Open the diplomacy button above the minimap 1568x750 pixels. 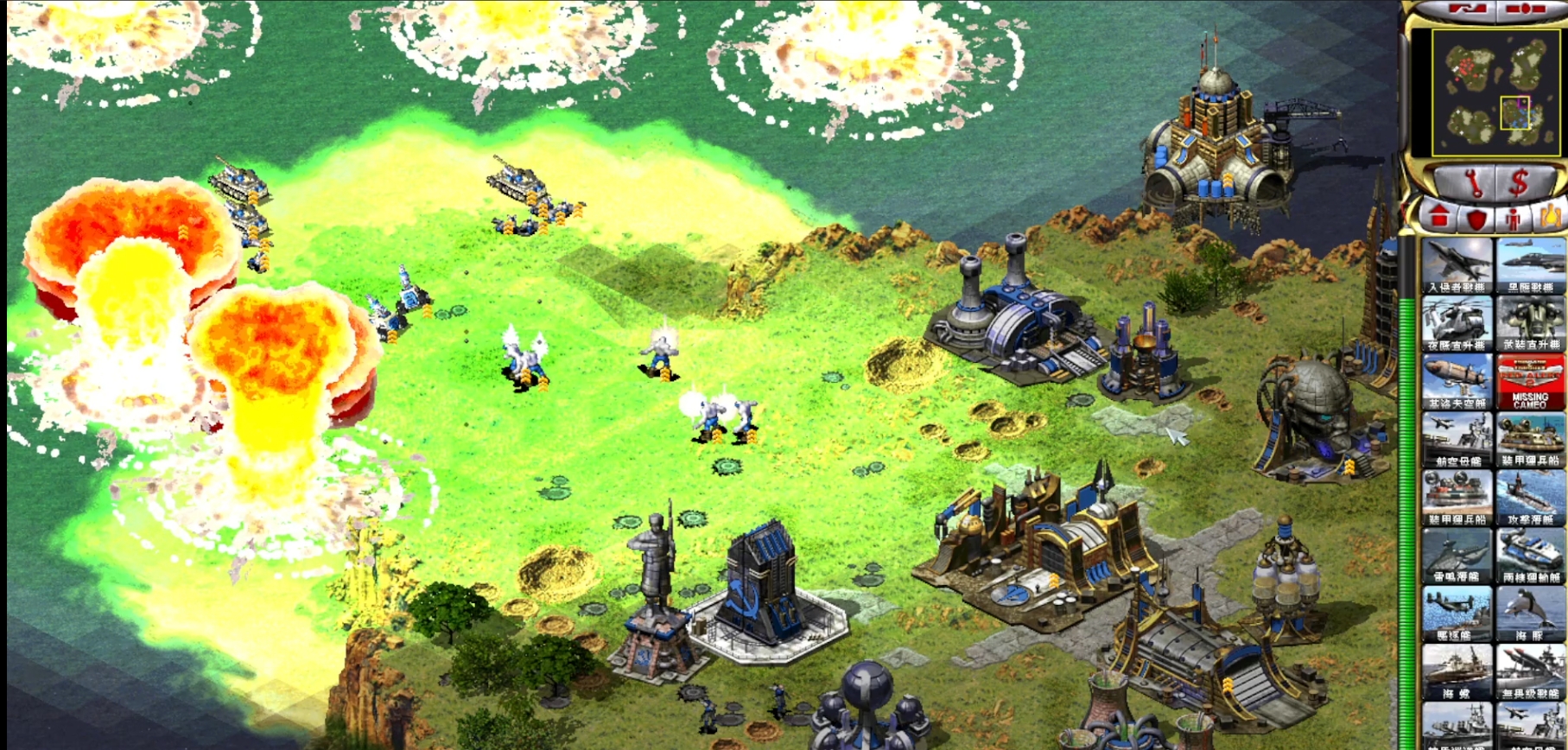[x=1466, y=10]
